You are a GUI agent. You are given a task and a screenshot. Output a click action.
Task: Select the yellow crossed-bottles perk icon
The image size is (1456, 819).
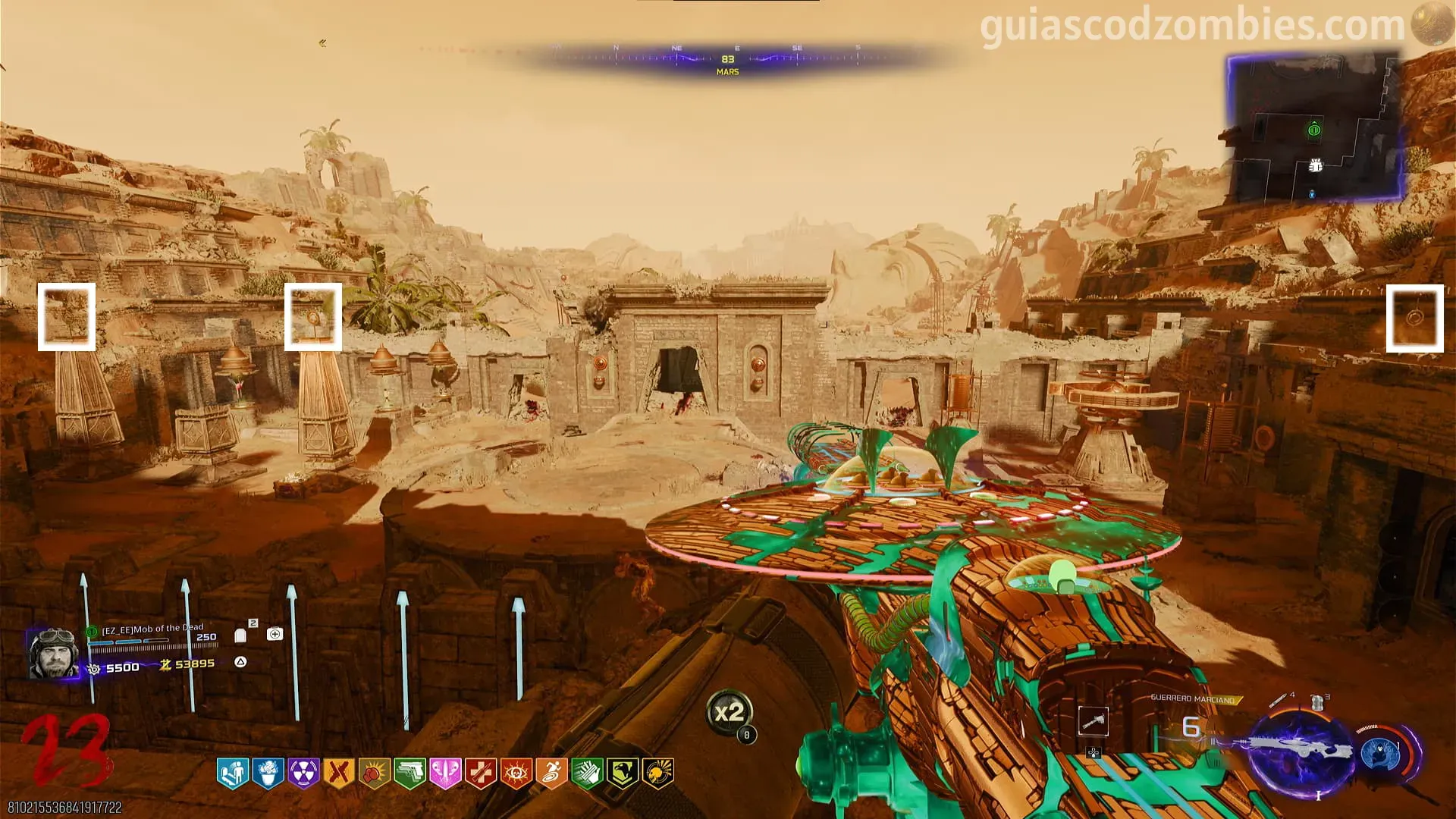(338, 773)
